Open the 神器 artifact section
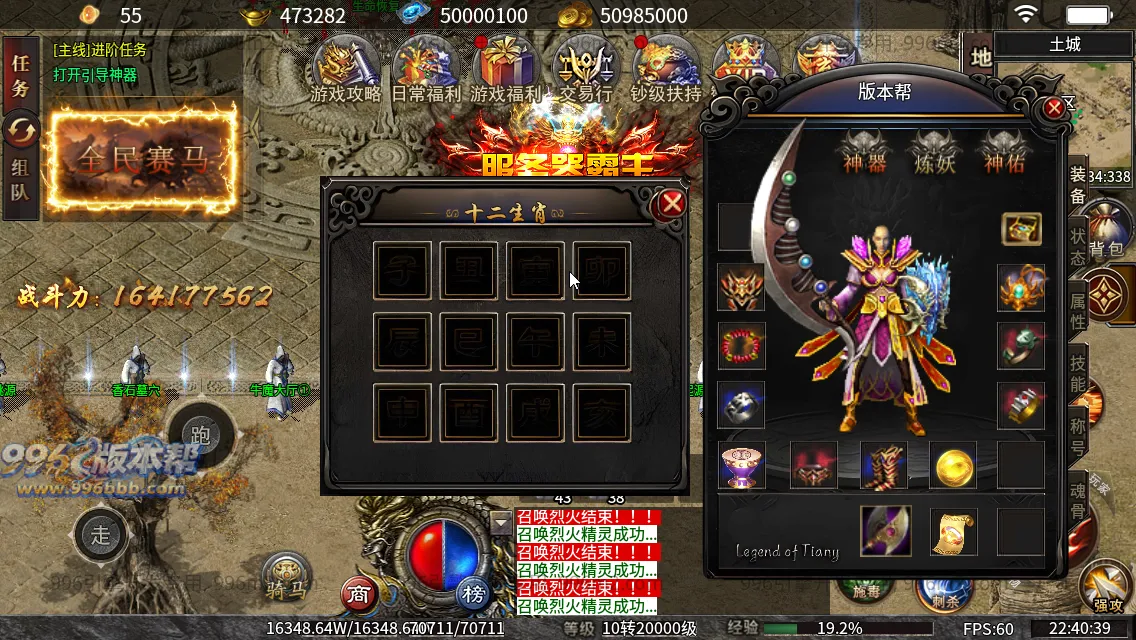The height and width of the screenshot is (640, 1136). point(864,151)
